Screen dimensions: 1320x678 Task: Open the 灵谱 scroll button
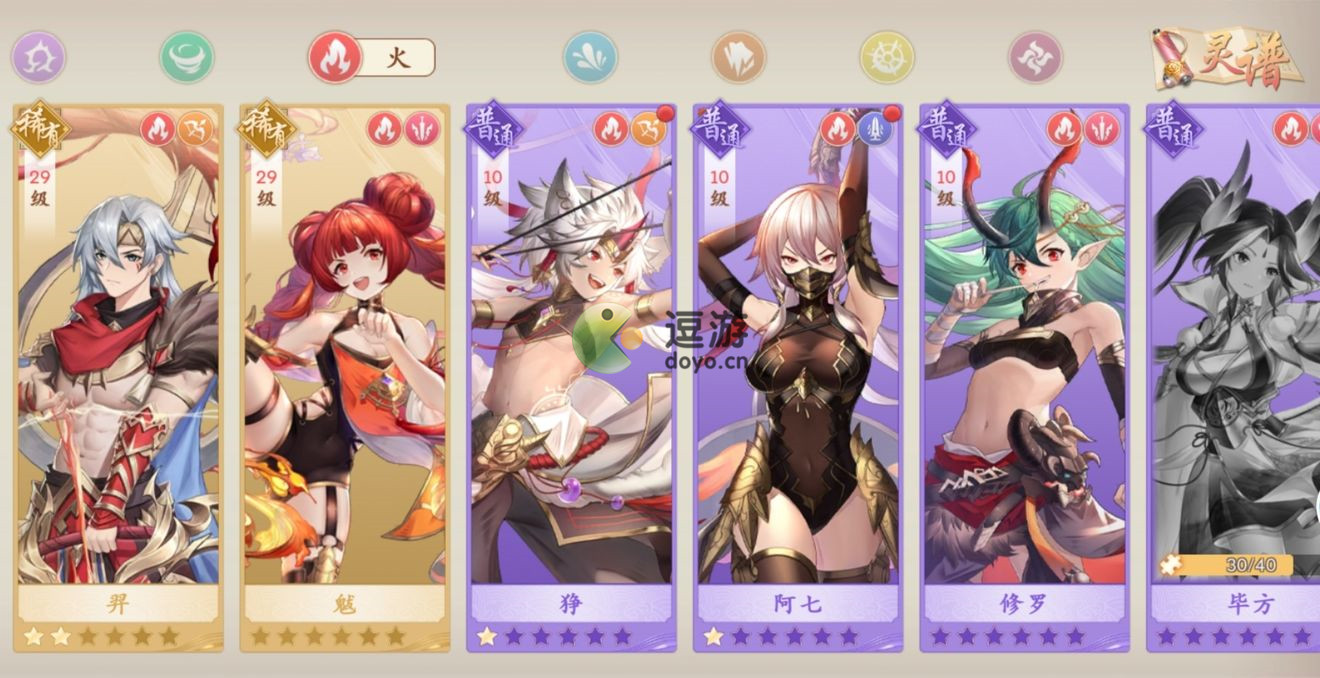1228,57
